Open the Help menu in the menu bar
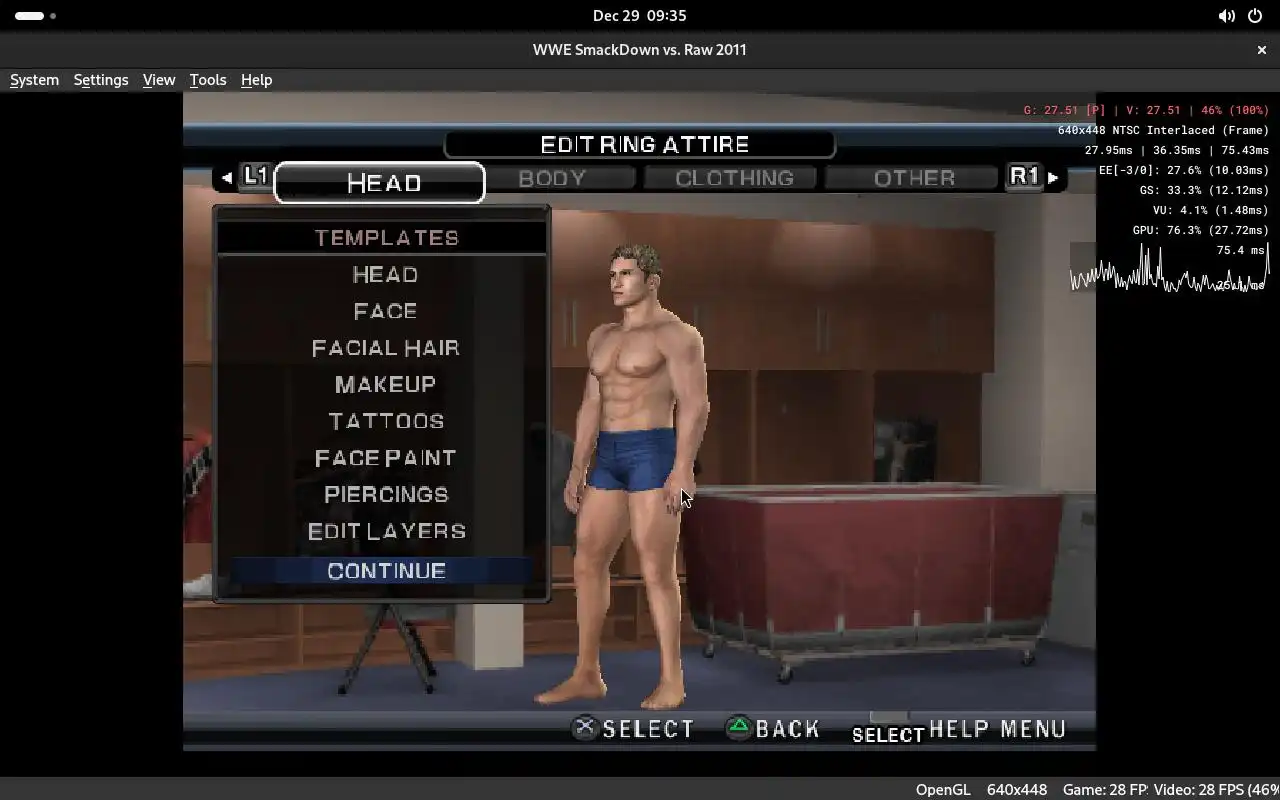1280x800 pixels. 256,80
